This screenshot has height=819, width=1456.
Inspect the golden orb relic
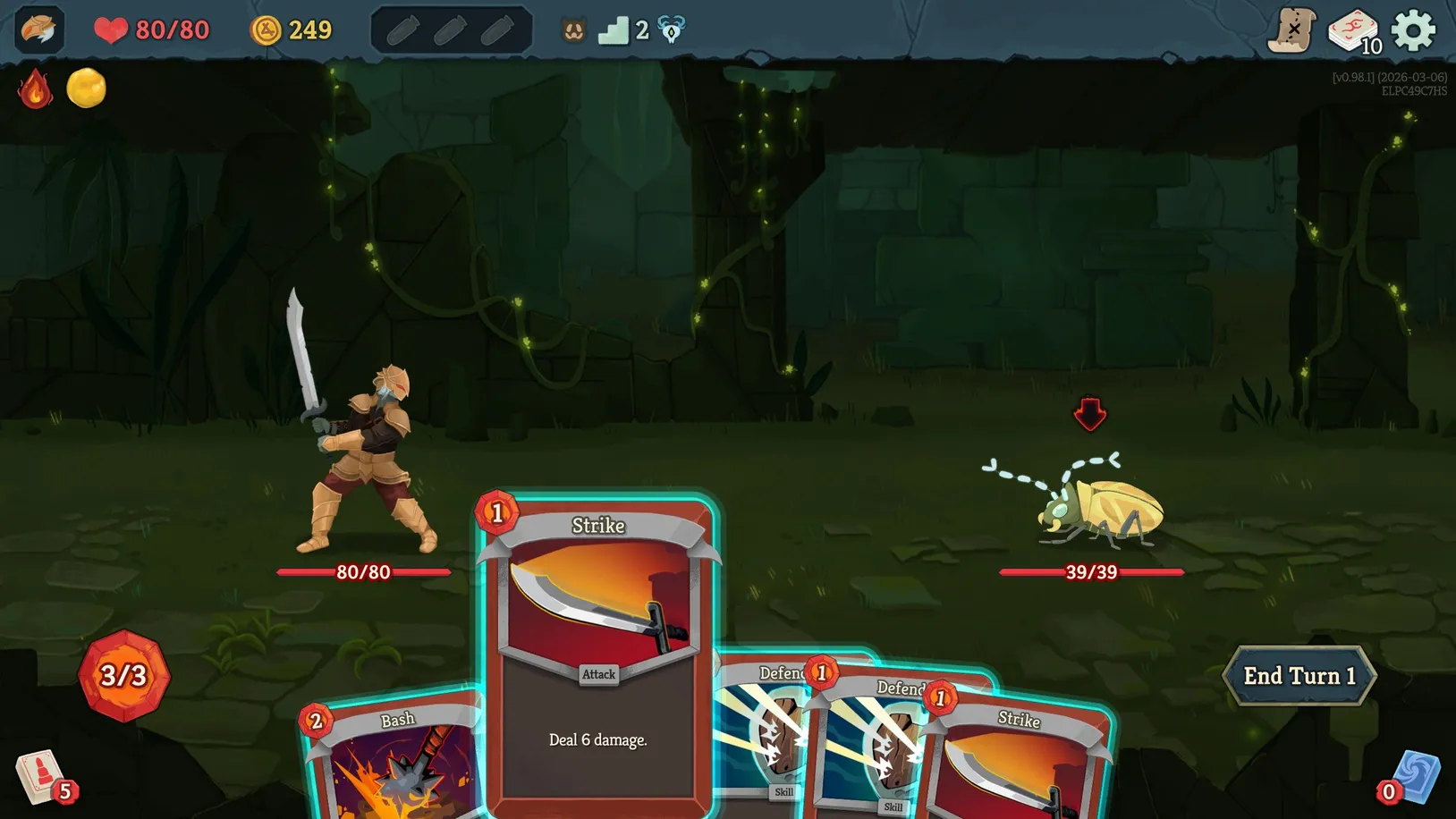point(87,89)
